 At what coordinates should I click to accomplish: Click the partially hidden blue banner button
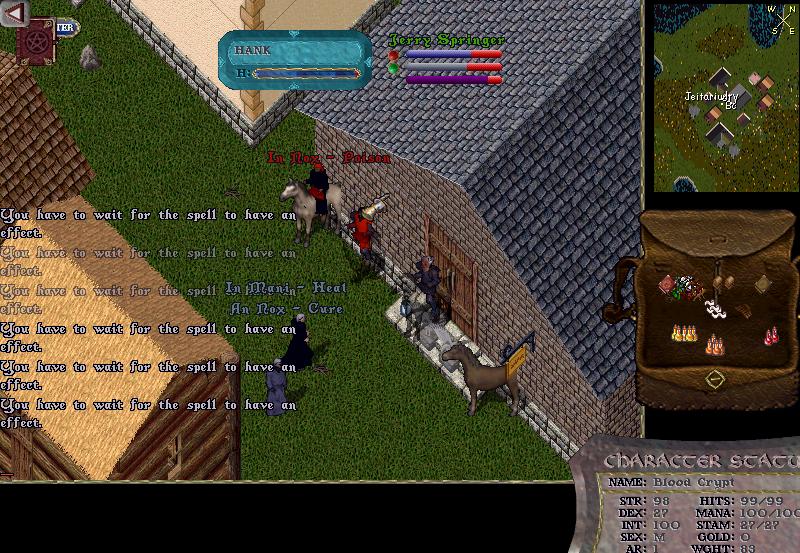66,28
